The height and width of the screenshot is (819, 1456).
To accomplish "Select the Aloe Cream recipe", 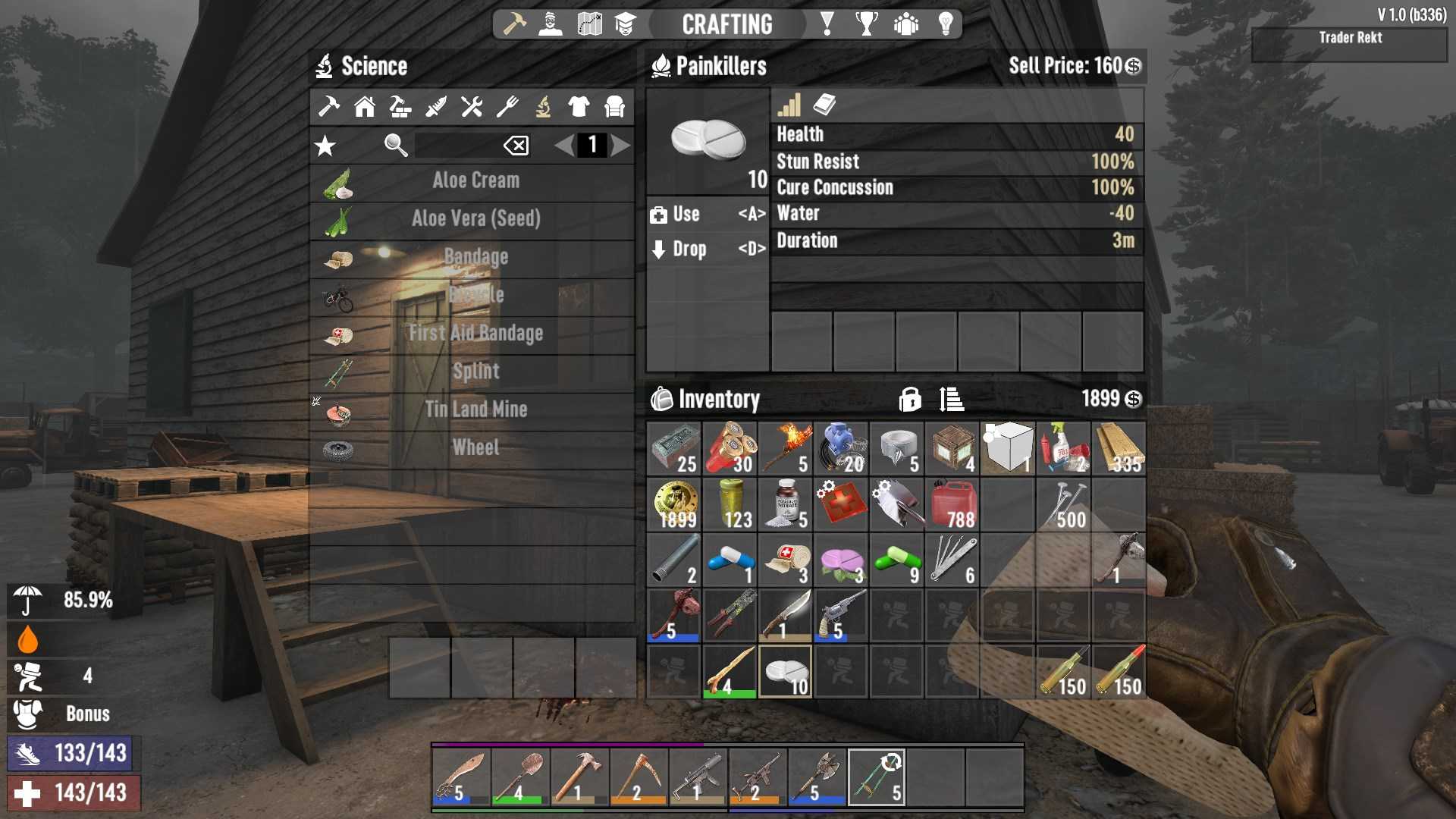I will [x=475, y=181].
